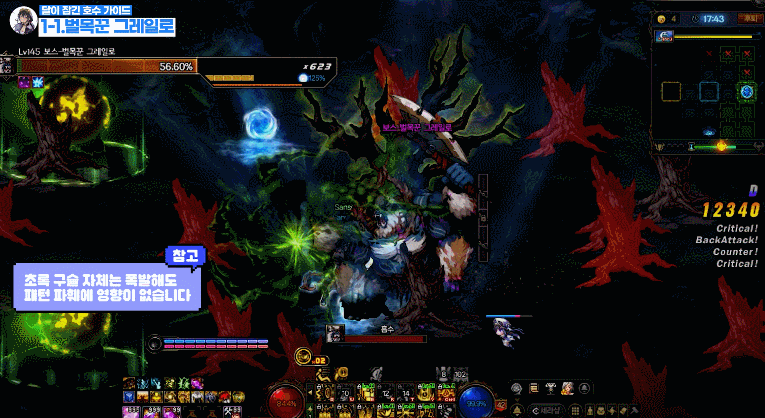This screenshot has width=765, height=418.
Task: Click the glowing blue current-room marker on map
Action: pos(746,92)
